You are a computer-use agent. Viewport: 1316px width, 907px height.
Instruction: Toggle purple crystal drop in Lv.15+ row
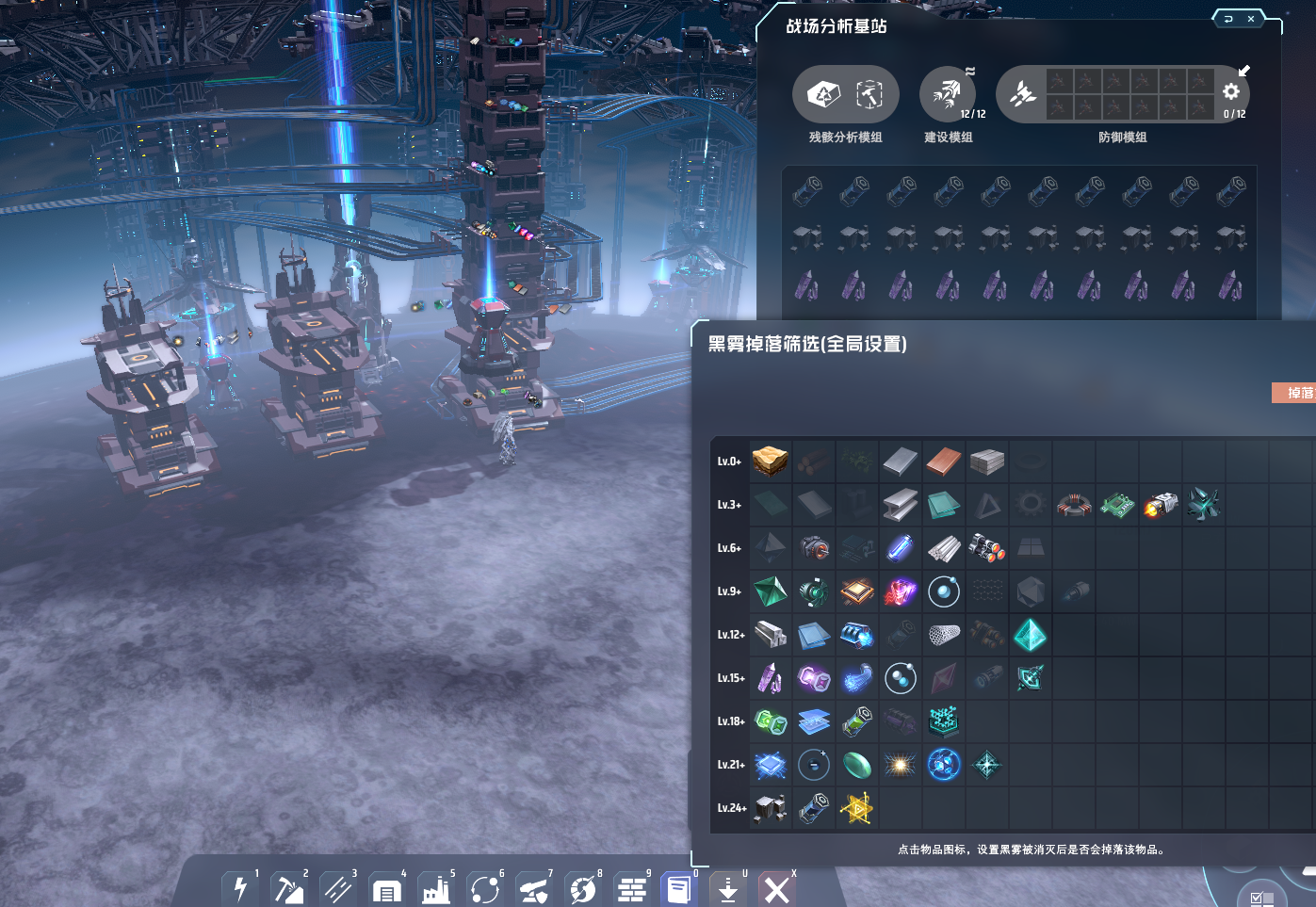tap(771, 678)
